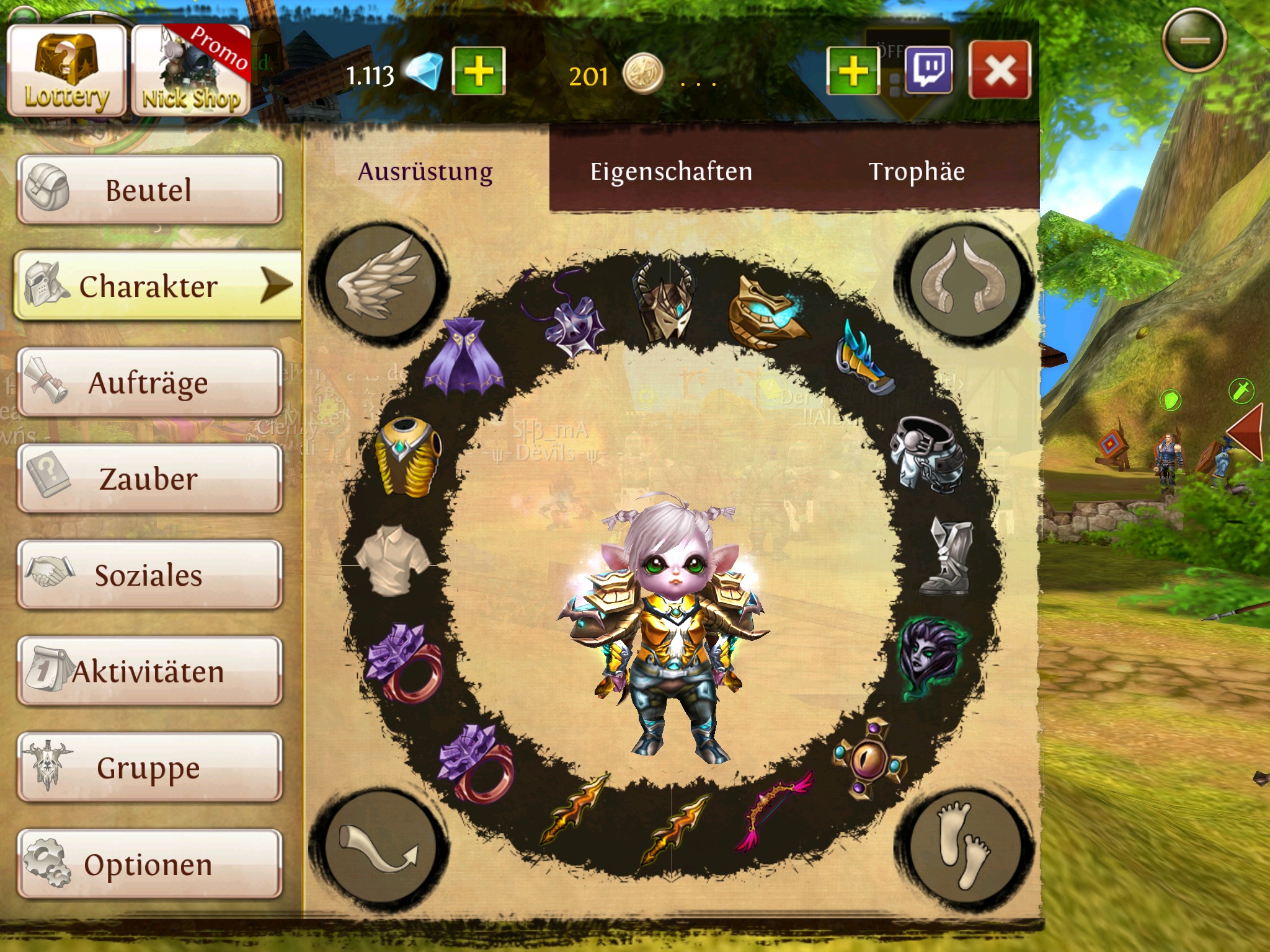Viewport: 1270px width, 952px height.
Task: Open the Lottery chest button
Action: coord(66,71)
